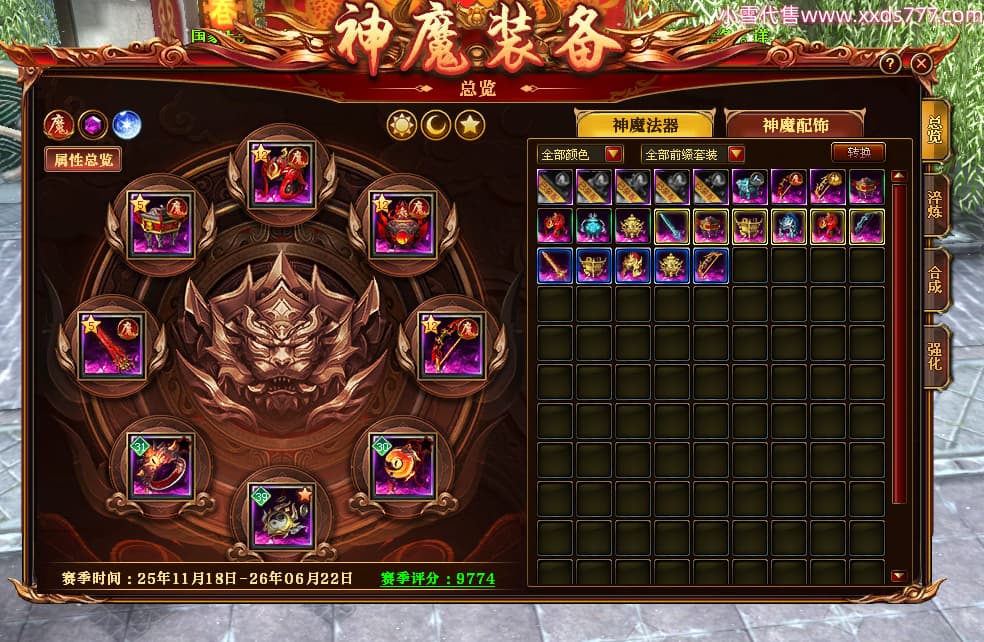Click the 转换 convert button
984x642 pixels.
click(858, 153)
